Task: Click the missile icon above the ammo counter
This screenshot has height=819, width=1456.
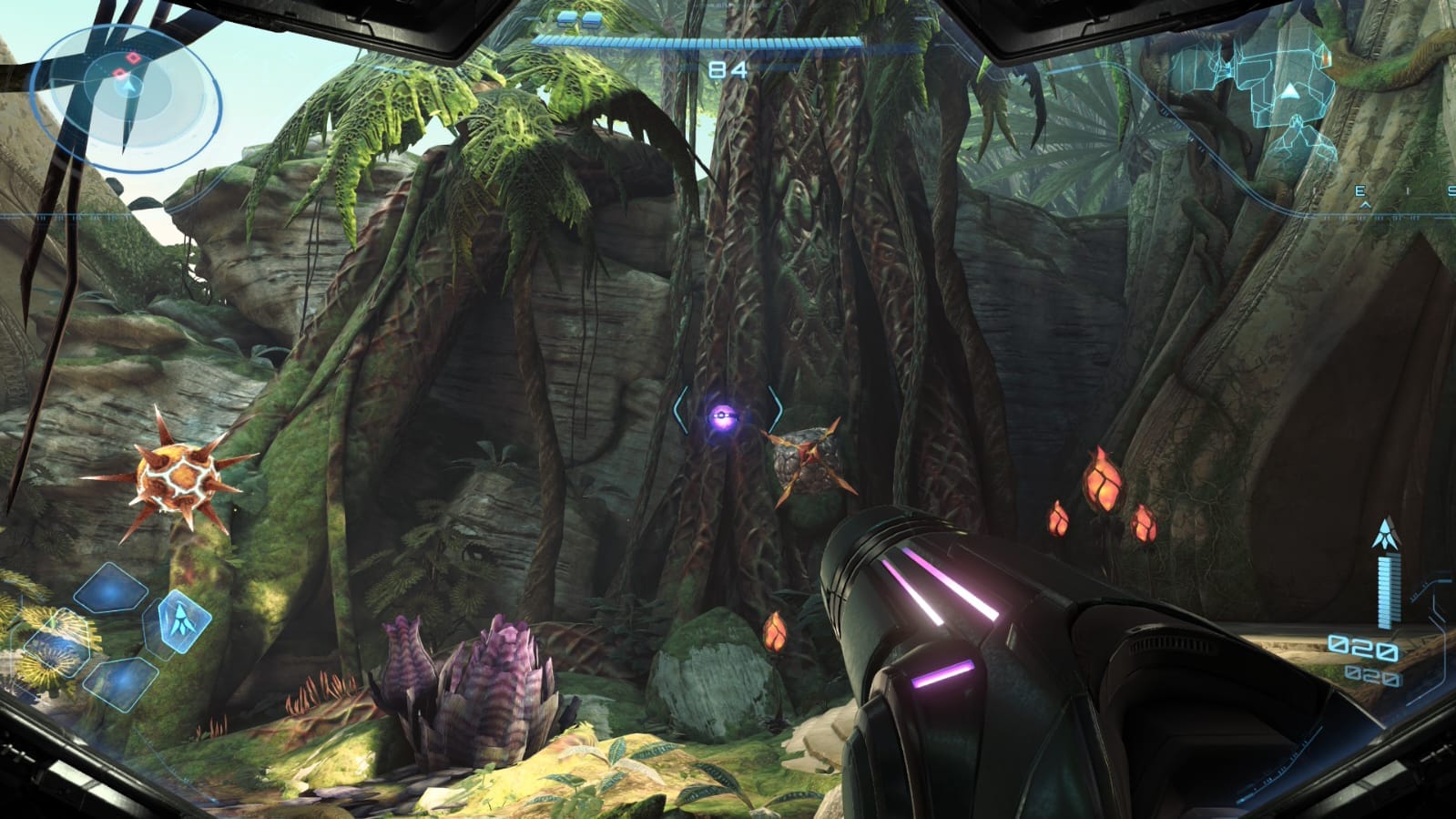Action: point(1387,533)
